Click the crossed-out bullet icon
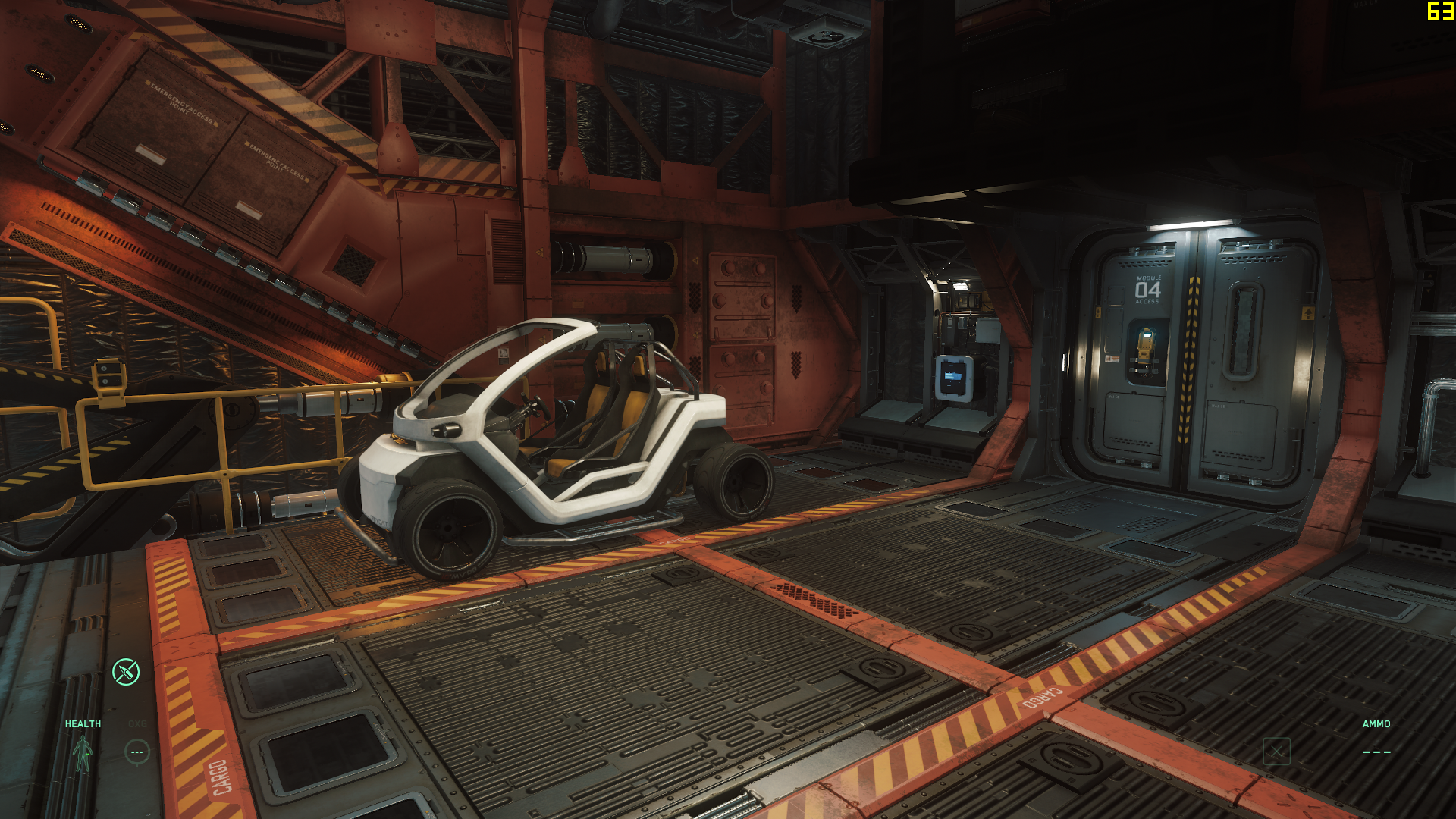The height and width of the screenshot is (819, 1456). [126, 672]
